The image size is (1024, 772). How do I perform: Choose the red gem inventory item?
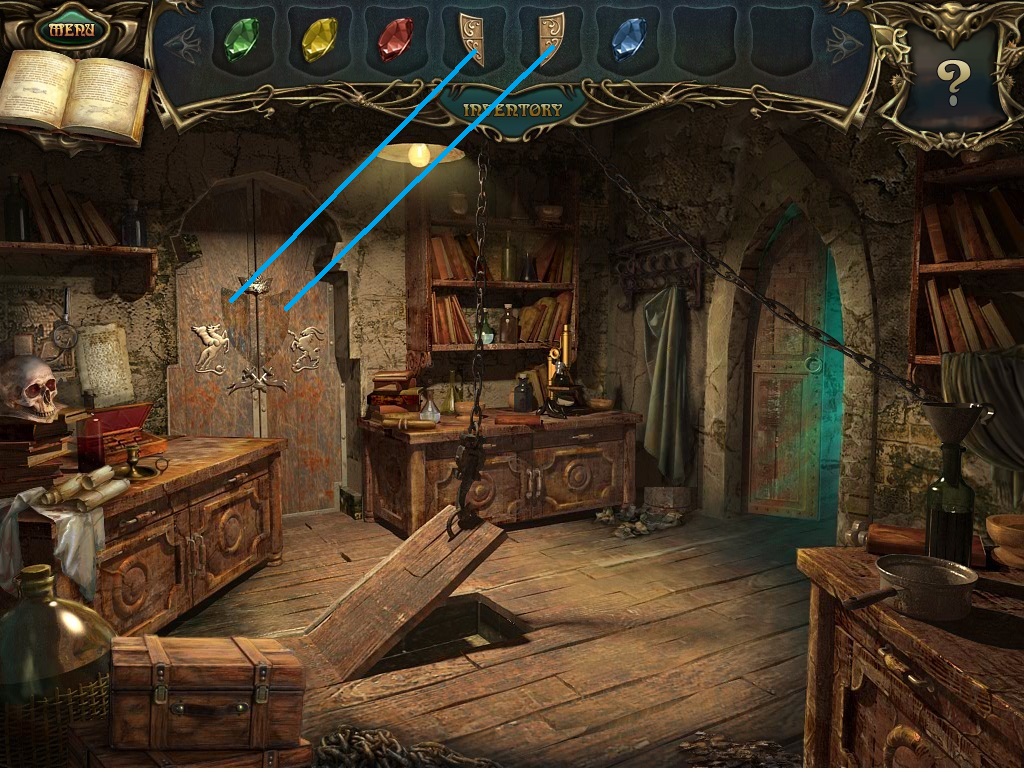[x=395, y=40]
